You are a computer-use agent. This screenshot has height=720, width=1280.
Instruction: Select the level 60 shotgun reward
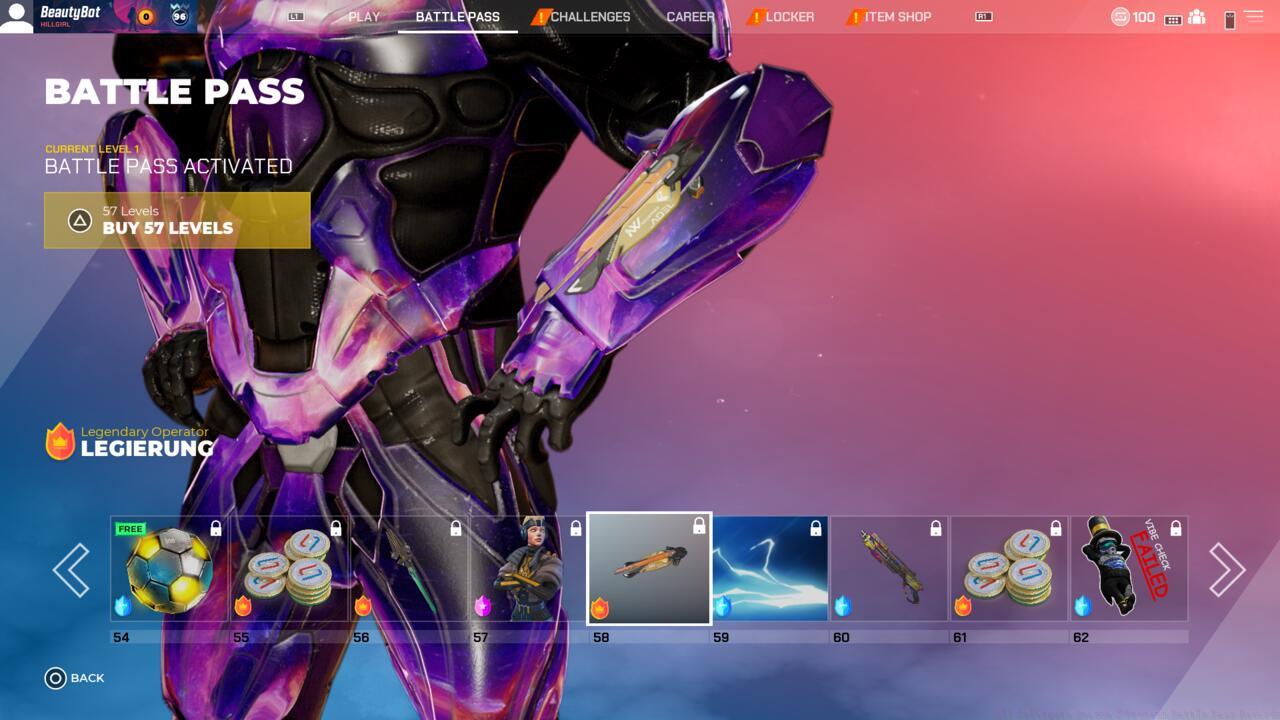tap(889, 569)
